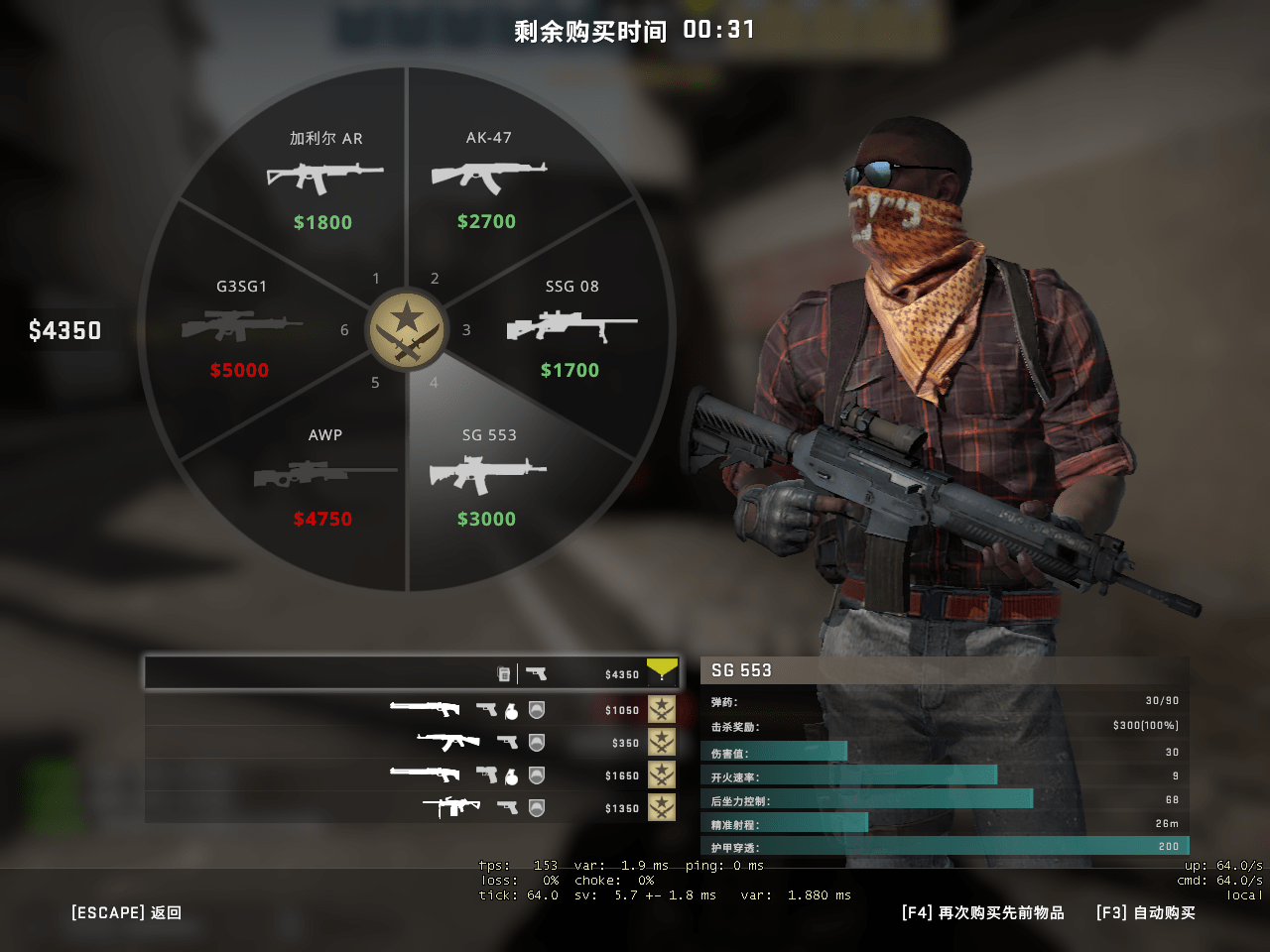Click the faction badge on the $1650 loadout row
The height and width of the screenshot is (952, 1270).
point(662,775)
